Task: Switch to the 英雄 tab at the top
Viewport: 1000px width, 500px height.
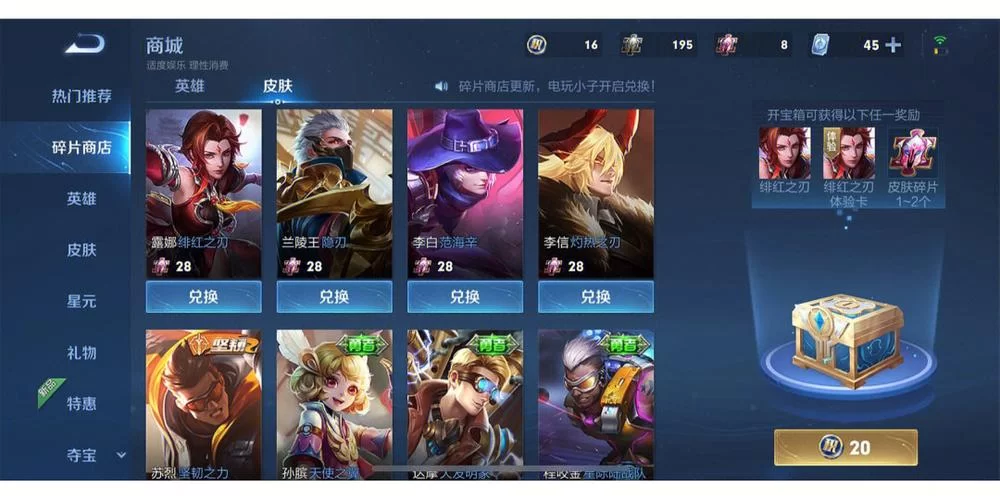Action: pyautogui.click(x=190, y=86)
